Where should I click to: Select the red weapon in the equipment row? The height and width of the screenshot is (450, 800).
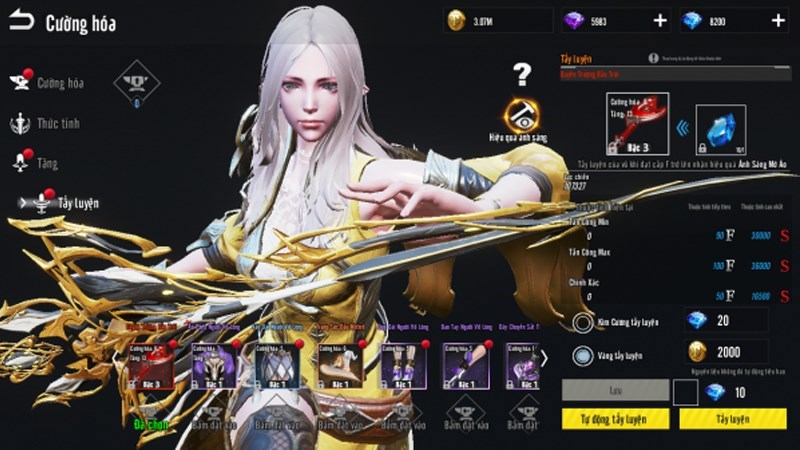(x=150, y=365)
